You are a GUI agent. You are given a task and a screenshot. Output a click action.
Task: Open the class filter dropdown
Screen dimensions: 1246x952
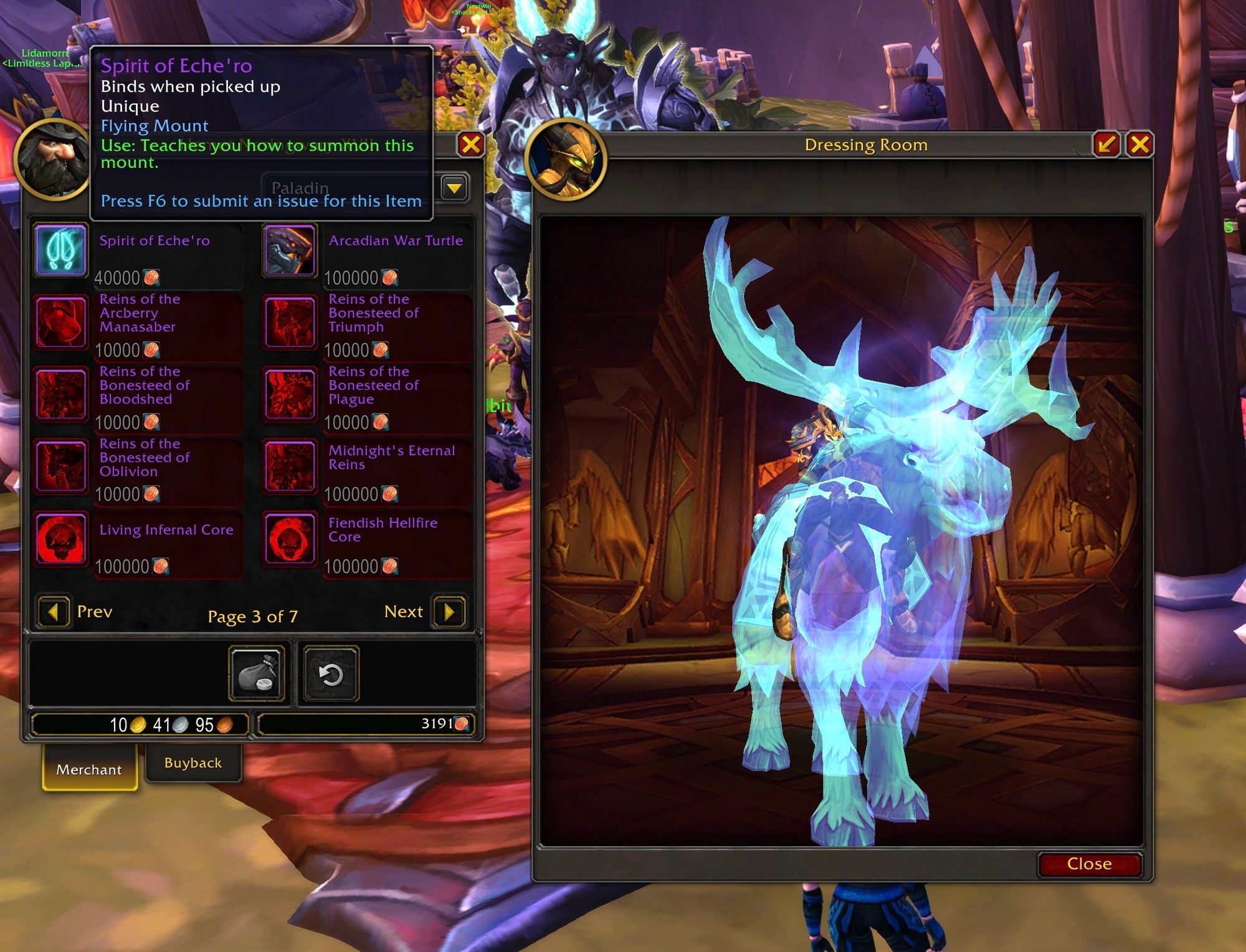455,188
